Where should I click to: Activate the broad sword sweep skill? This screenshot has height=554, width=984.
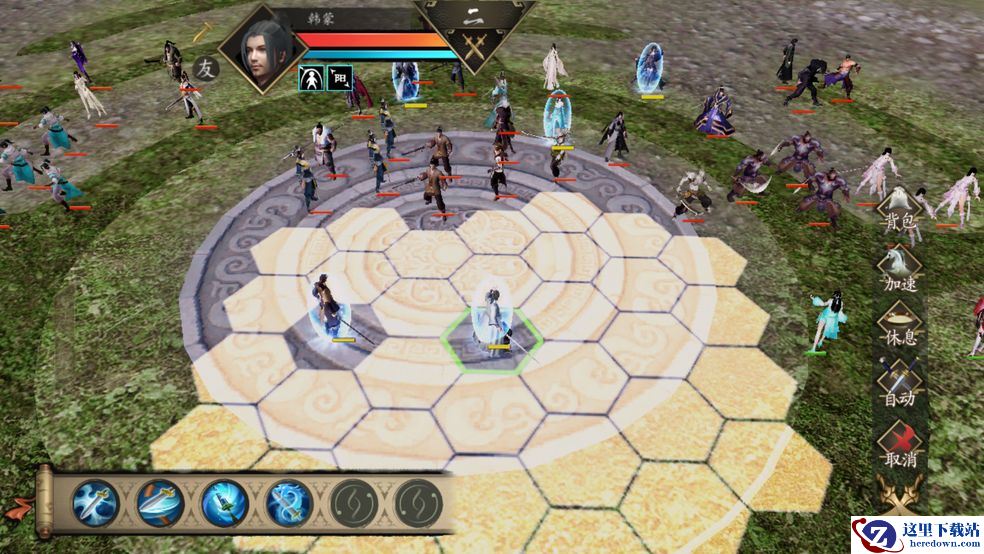(161, 502)
